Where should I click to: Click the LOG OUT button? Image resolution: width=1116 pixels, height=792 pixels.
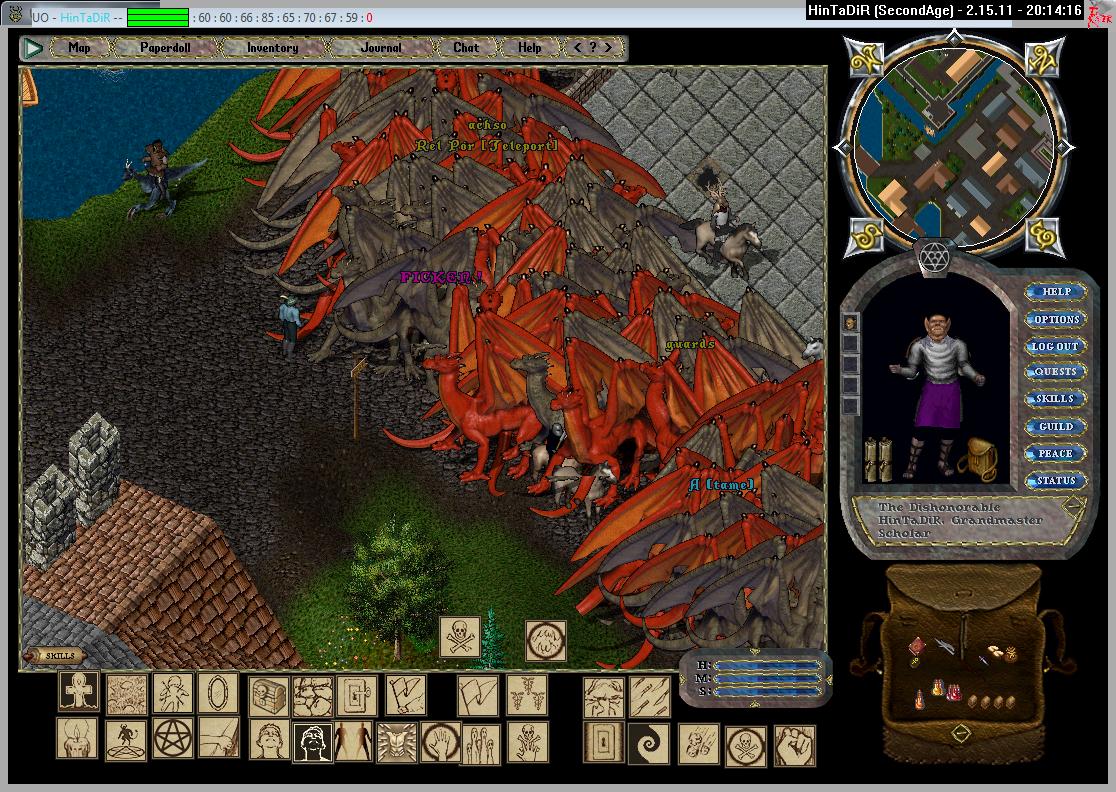1056,346
